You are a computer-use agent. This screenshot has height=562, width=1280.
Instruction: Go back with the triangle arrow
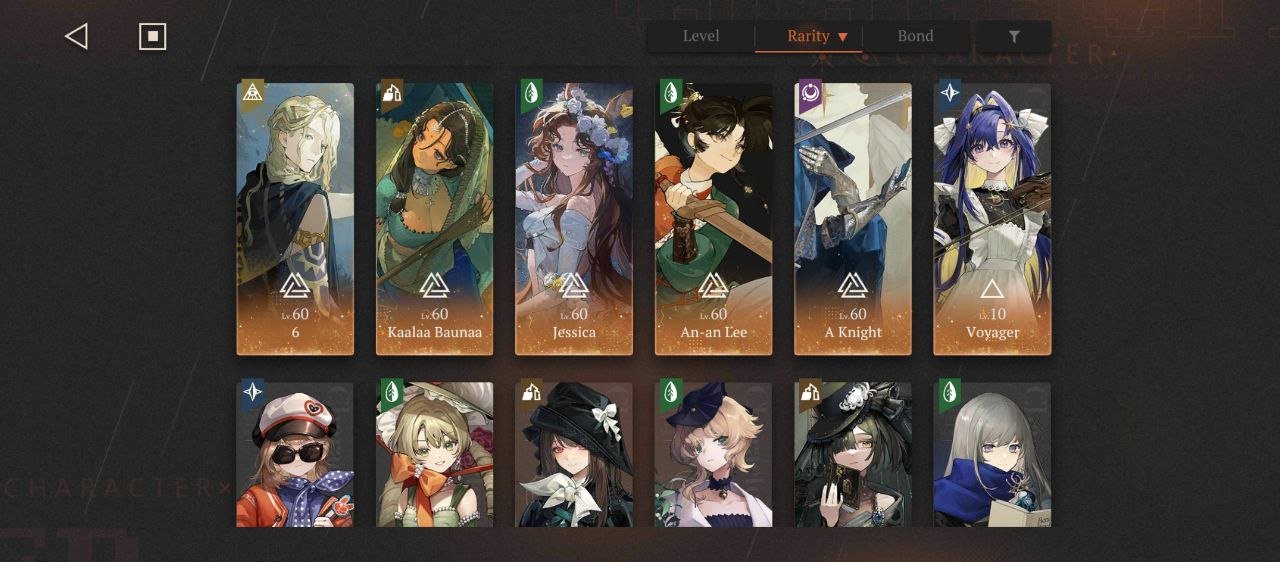(x=76, y=37)
